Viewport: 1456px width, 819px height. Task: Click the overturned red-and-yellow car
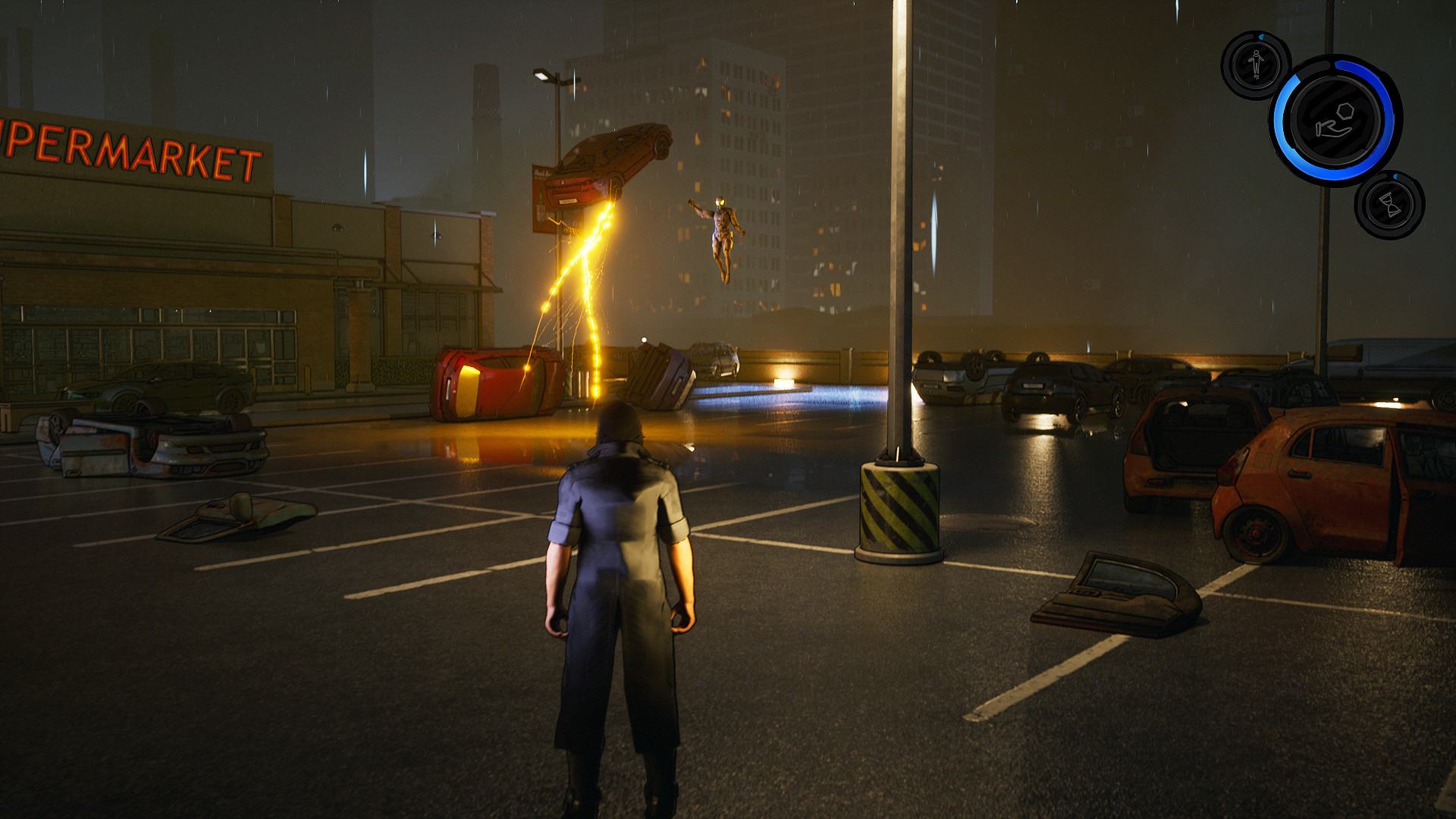(489, 383)
